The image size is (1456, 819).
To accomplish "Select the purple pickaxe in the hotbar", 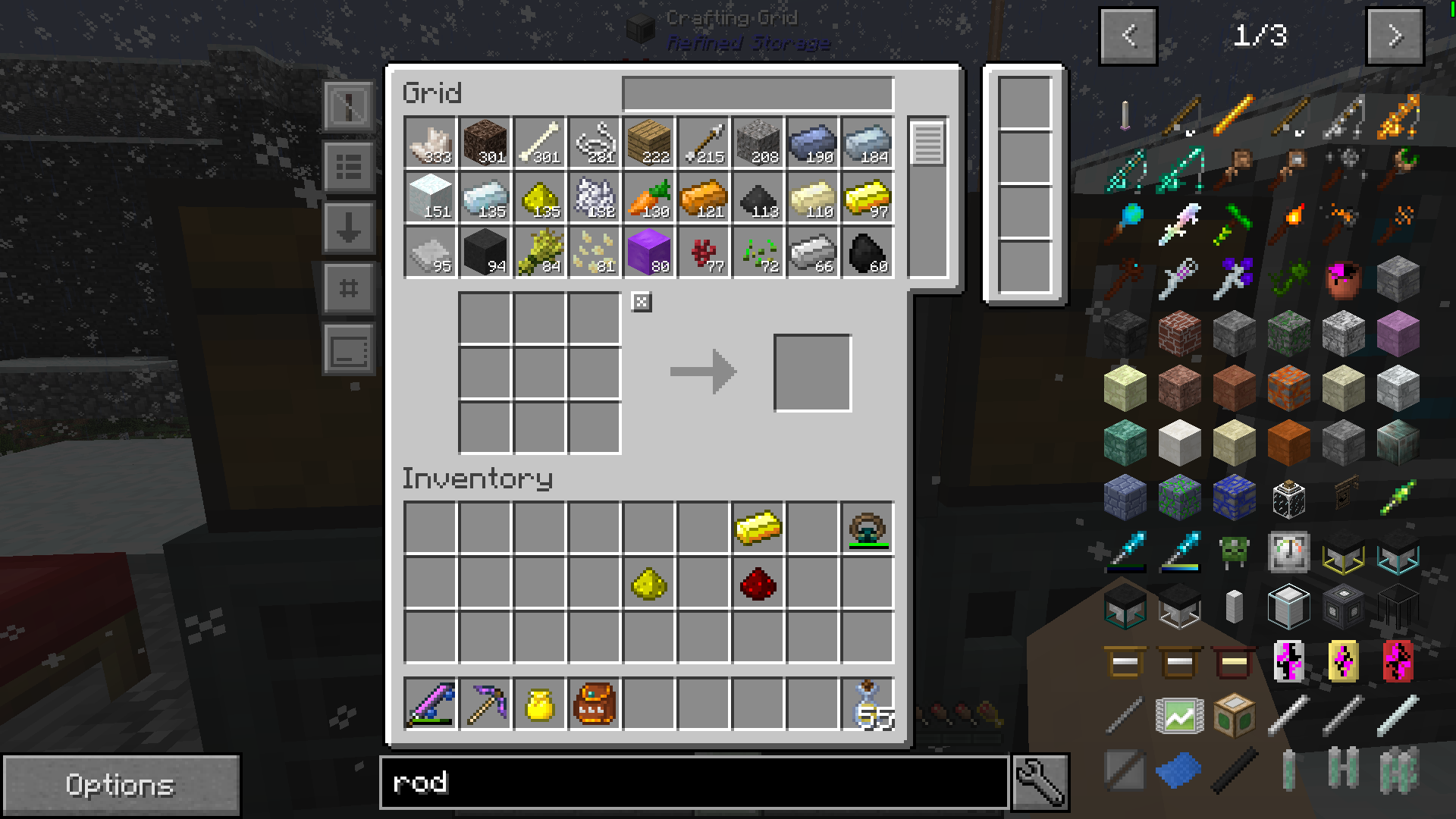I will 485,704.
